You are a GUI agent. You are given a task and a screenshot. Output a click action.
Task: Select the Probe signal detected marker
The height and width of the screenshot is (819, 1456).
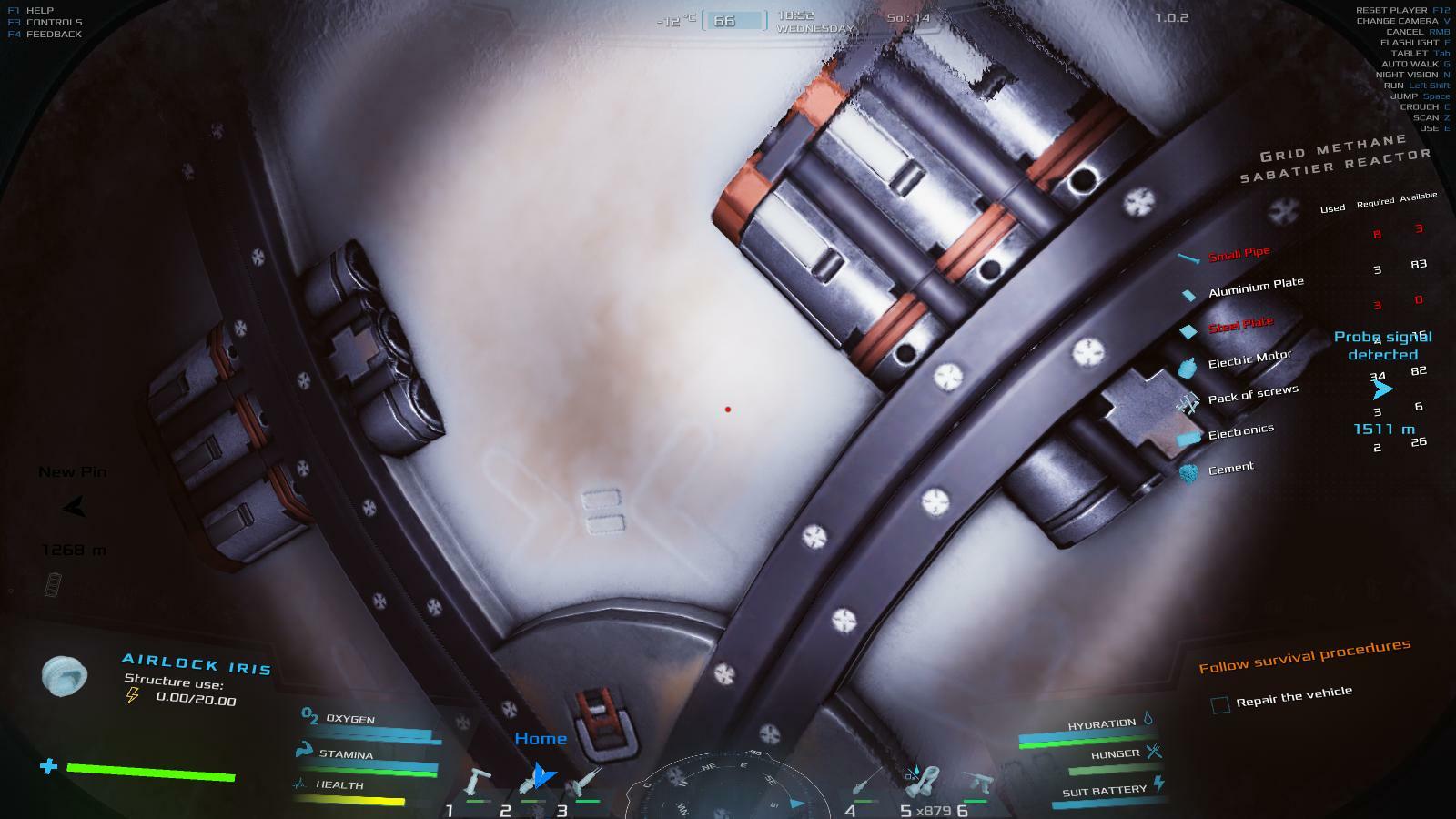pyautogui.click(x=1382, y=389)
